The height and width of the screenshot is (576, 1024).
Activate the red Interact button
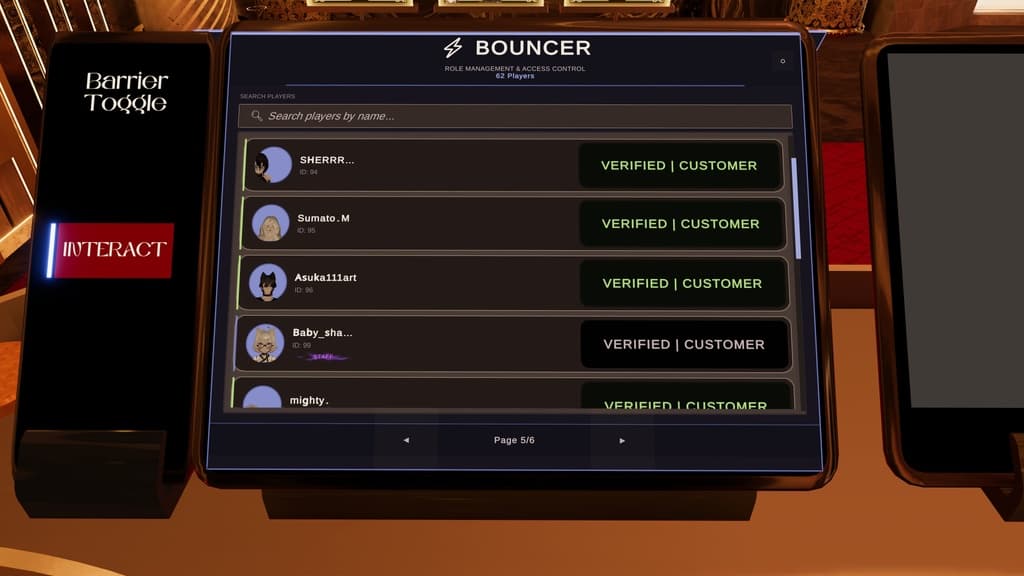coord(114,250)
